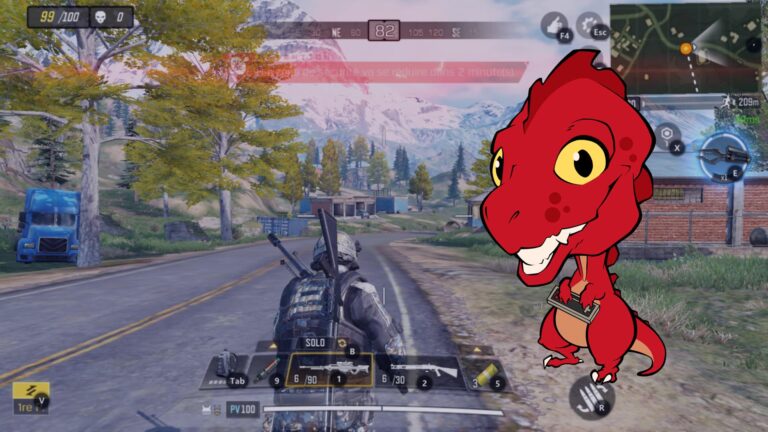The width and height of the screenshot is (768, 432).
Task: Toggle the SOLO fire mode button
Action: point(314,343)
